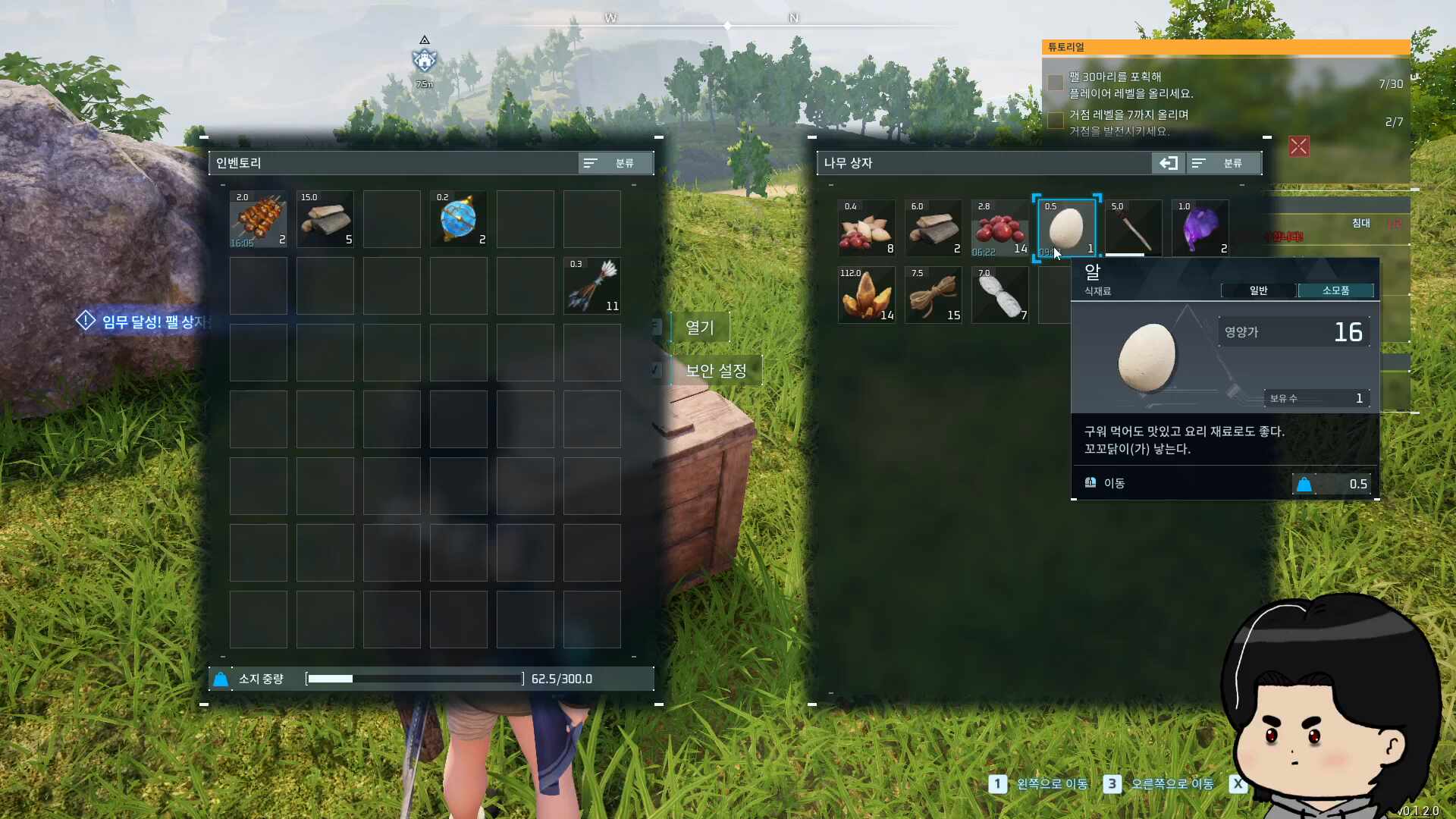
Task: Pick the wood stack of 2 in the chest
Action: point(934,228)
